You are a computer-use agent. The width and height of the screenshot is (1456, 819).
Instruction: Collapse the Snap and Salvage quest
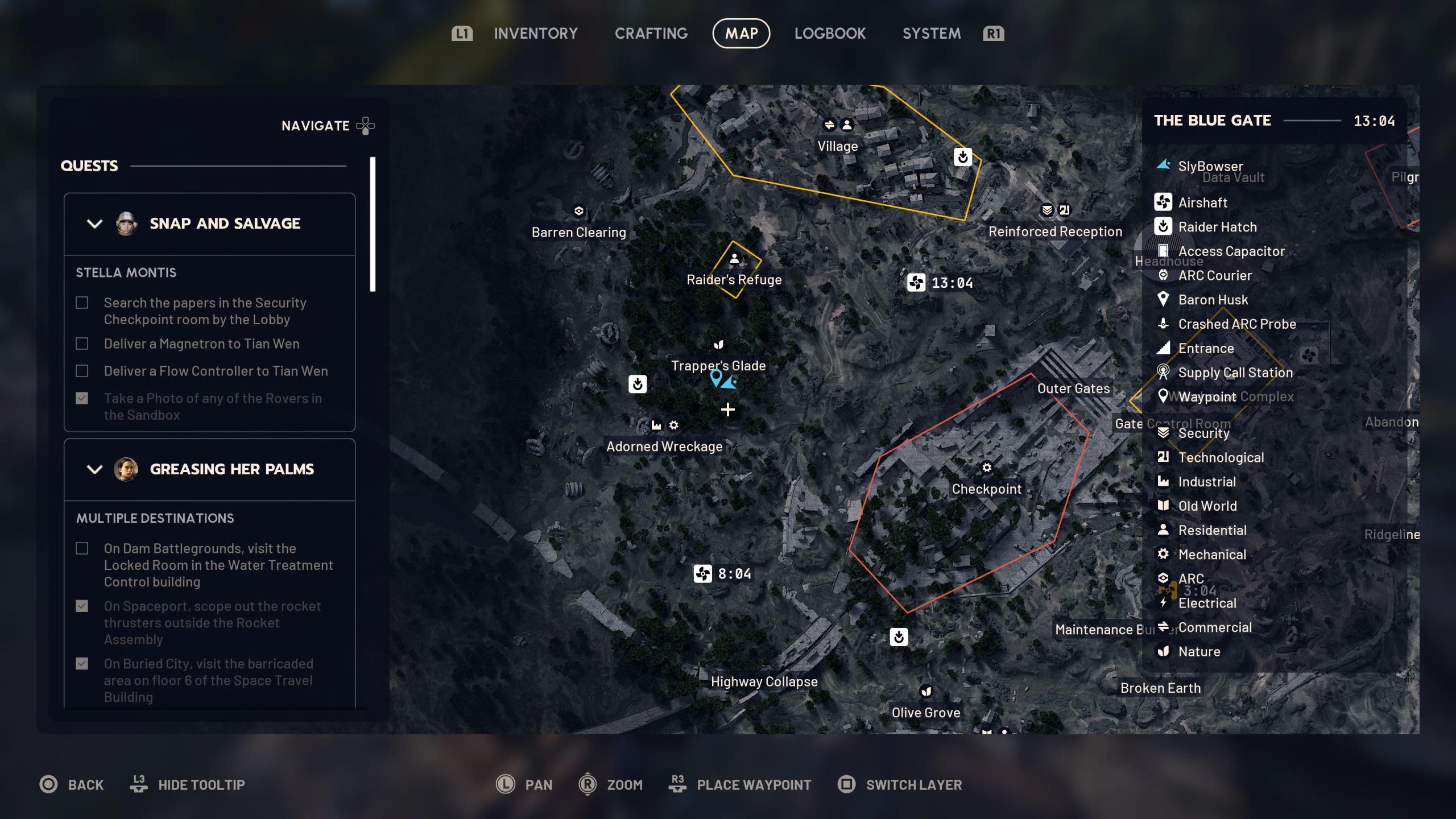click(95, 224)
